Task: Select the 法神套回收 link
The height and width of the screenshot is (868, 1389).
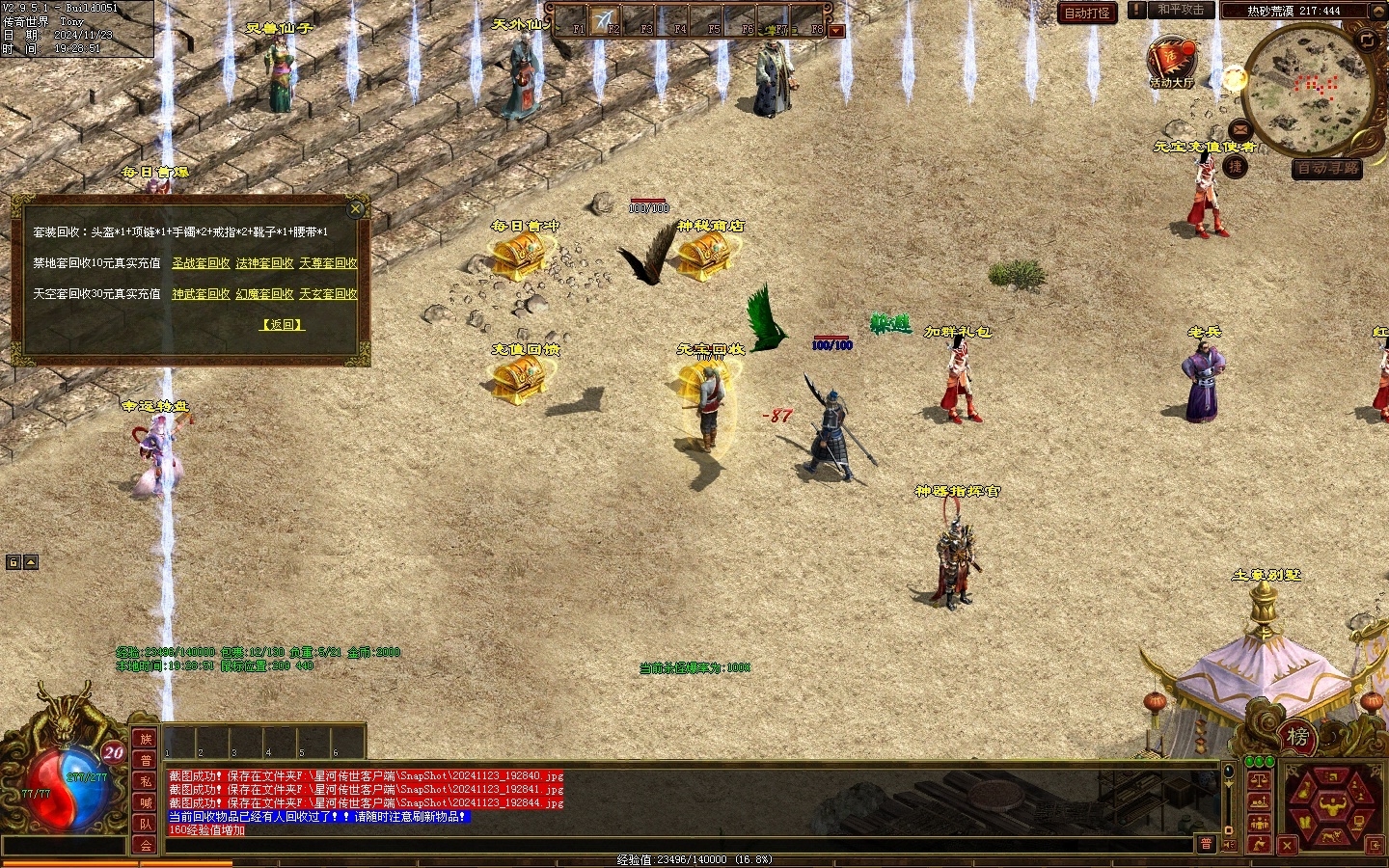Action: [x=264, y=263]
